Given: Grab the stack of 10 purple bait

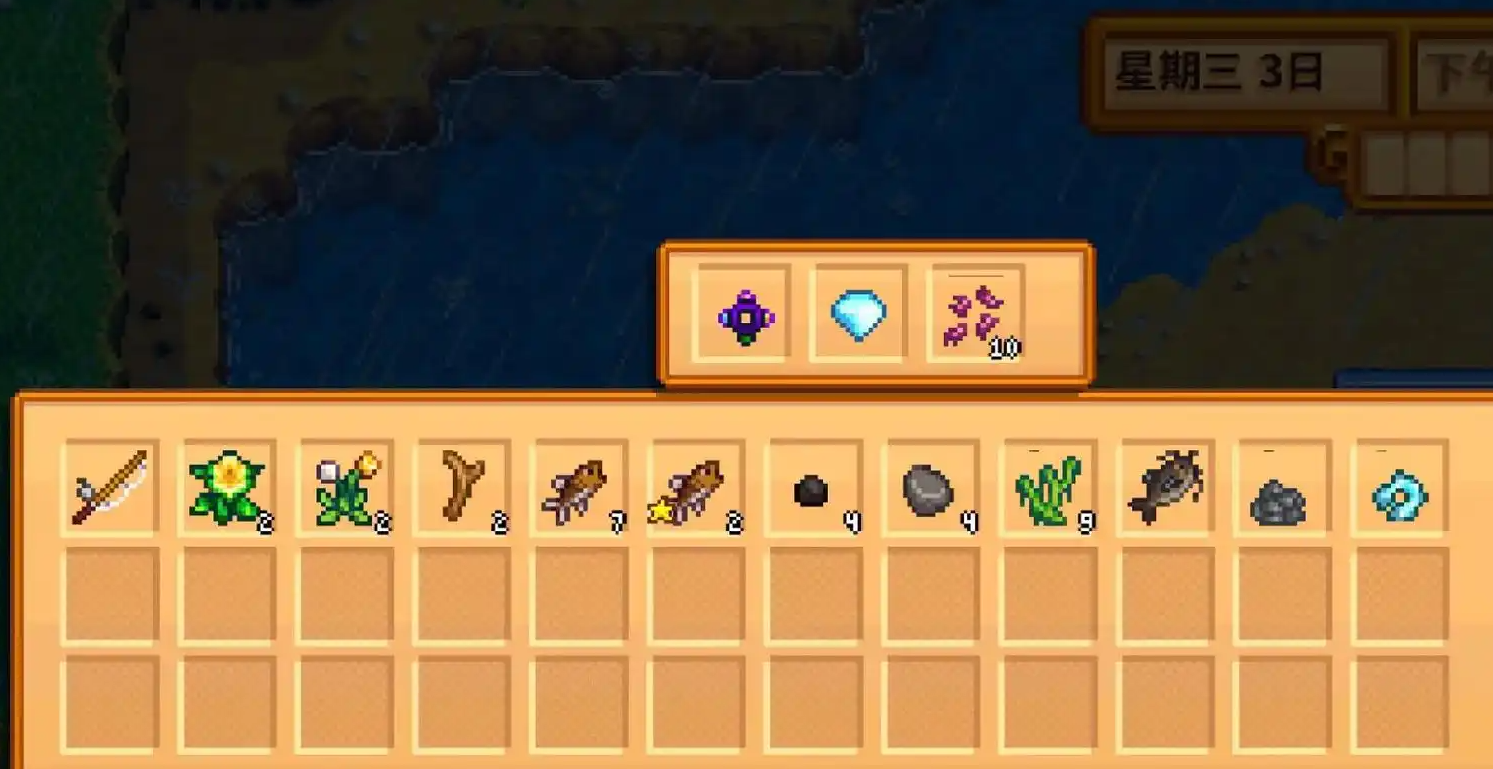Looking at the screenshot, I should click(x=975, y=317).
